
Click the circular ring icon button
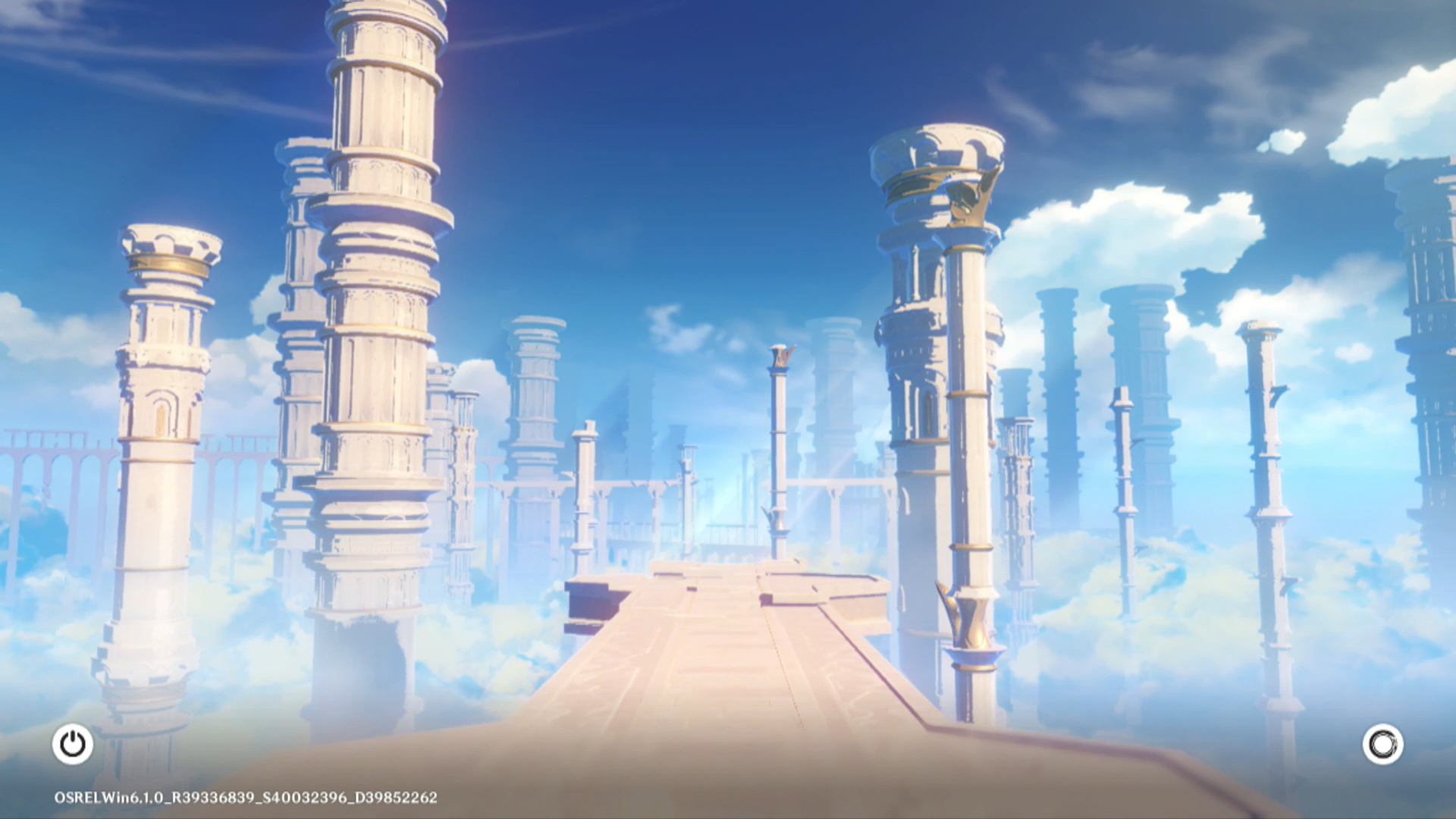pos(1382,744)
